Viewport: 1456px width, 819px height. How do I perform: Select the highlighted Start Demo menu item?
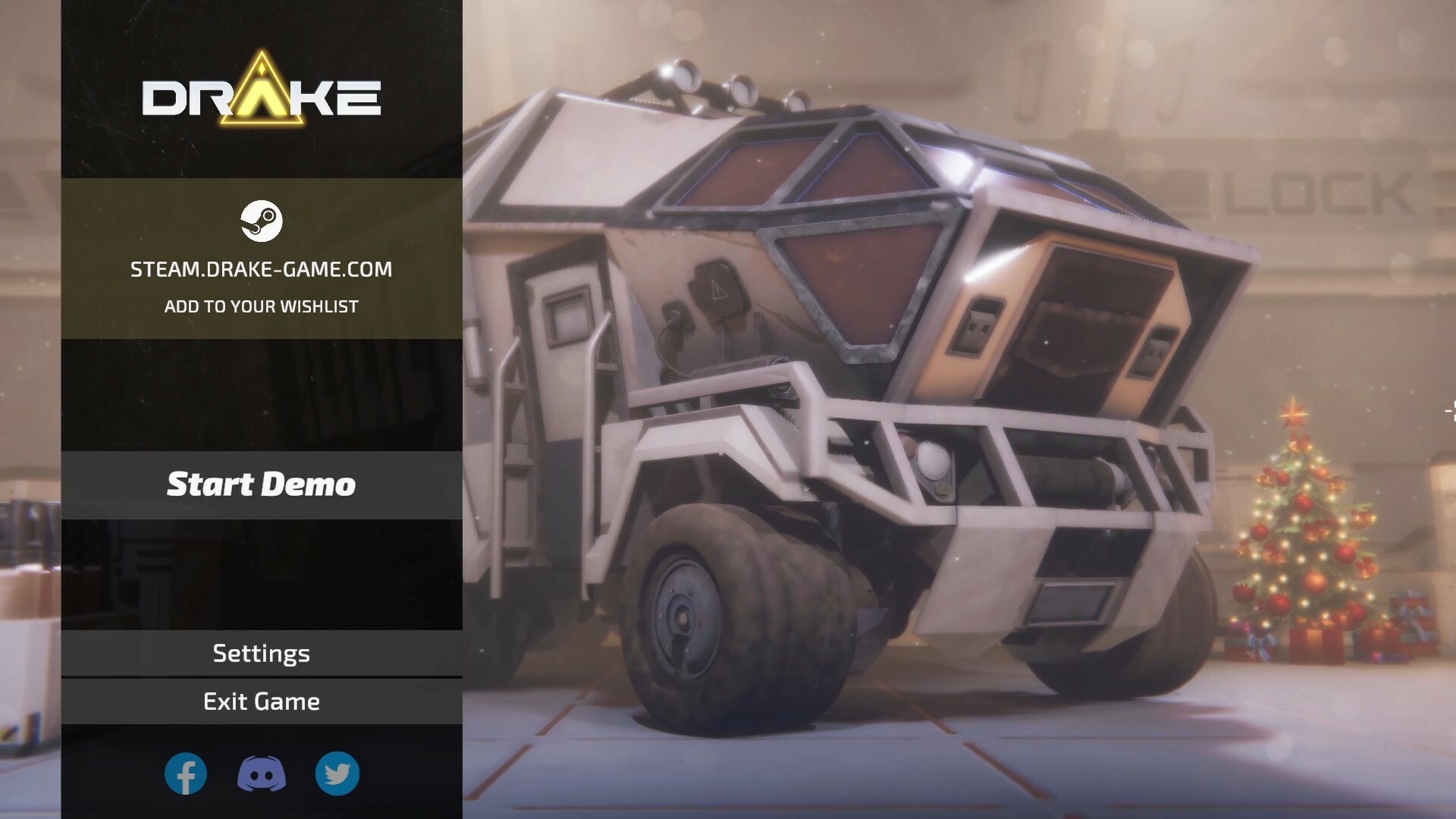(x=261, y=484)
